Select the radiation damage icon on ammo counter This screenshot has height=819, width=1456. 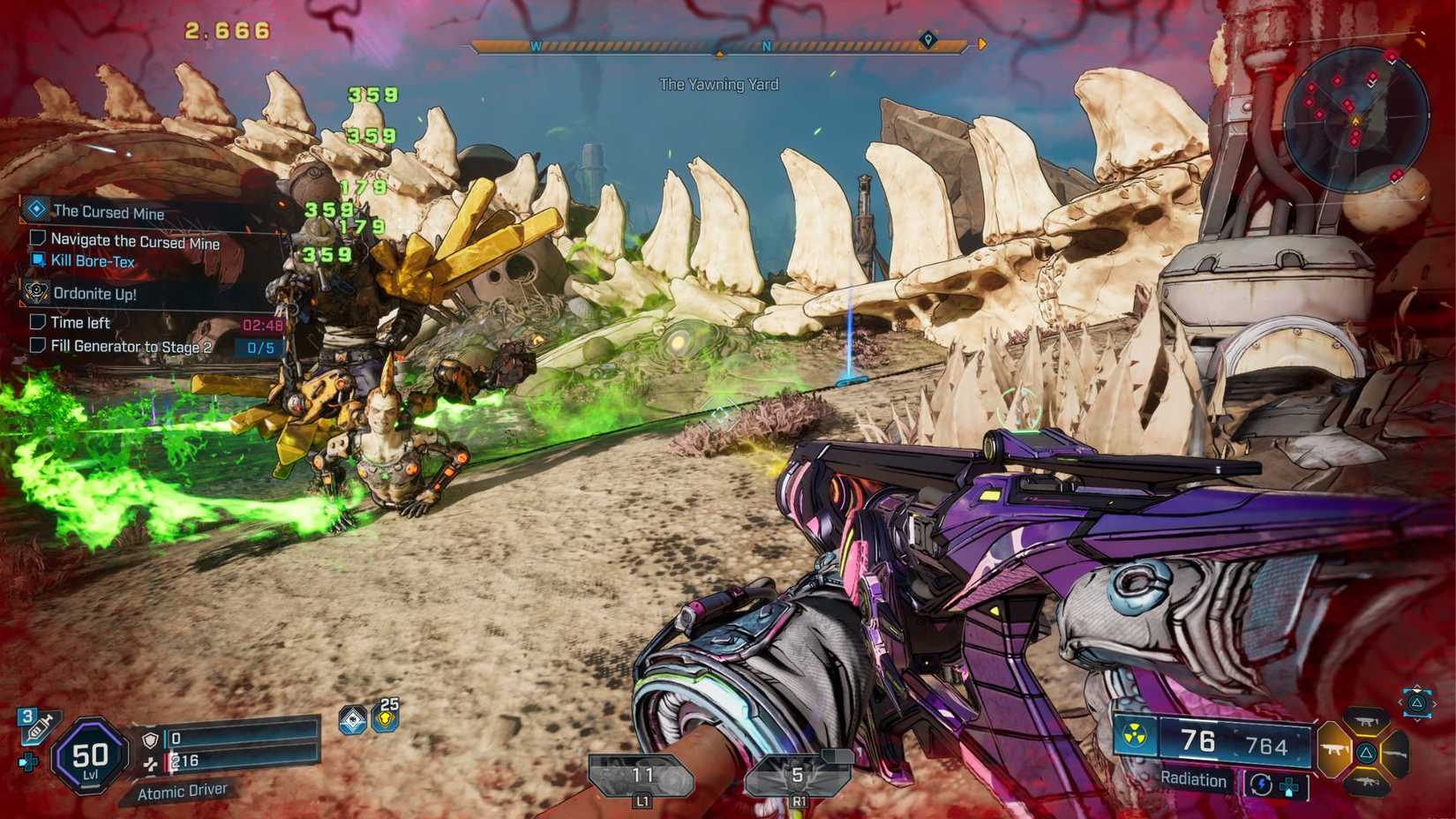[1135, 733]
